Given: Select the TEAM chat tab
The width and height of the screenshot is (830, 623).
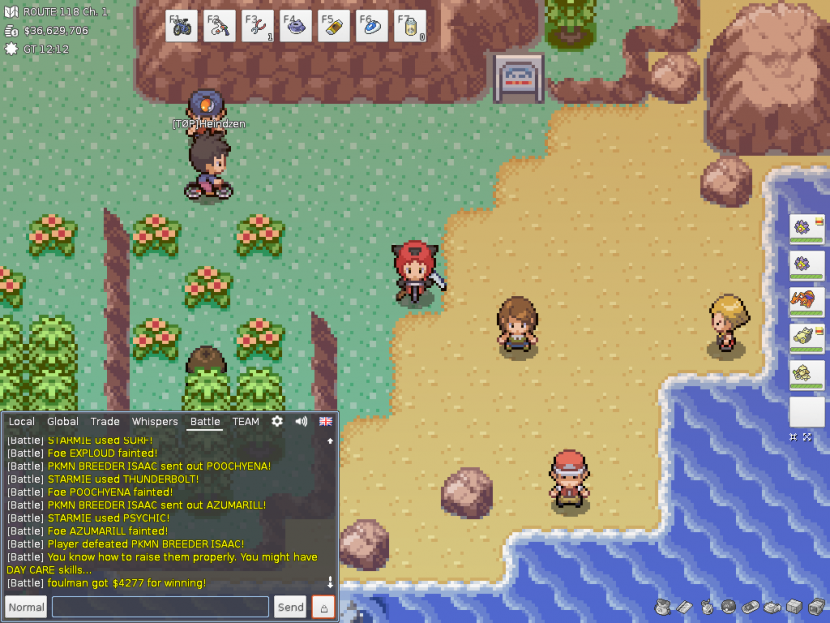Looking at the screenshot, I should [246, 422].
